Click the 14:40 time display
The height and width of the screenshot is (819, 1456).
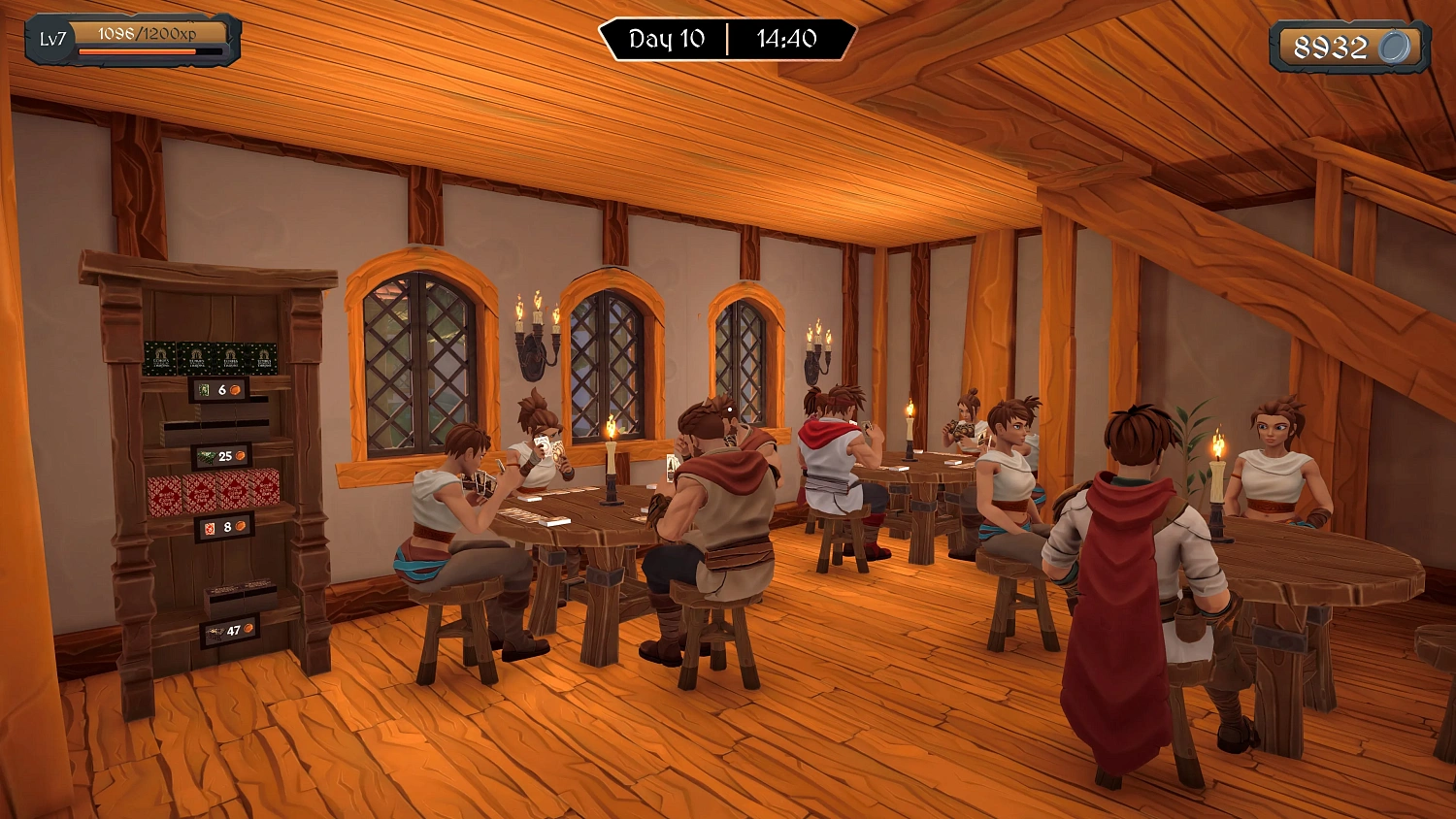coord(786,40)
